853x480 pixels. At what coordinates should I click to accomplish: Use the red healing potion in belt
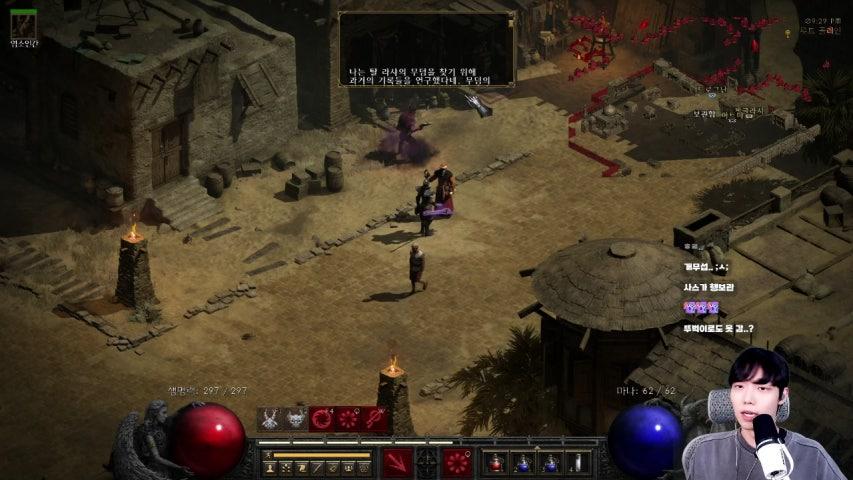(495, 462)
